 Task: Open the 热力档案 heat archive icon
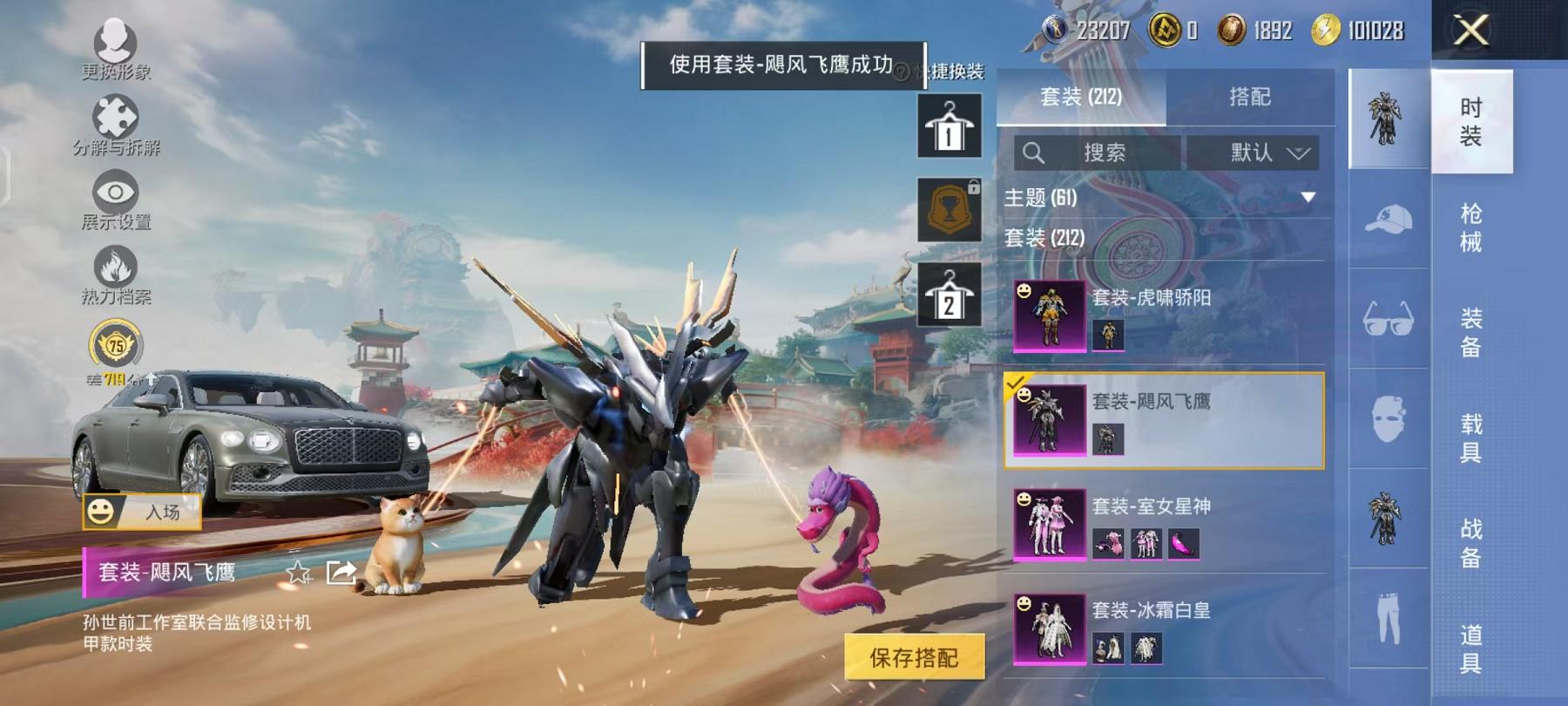point(114,261)
